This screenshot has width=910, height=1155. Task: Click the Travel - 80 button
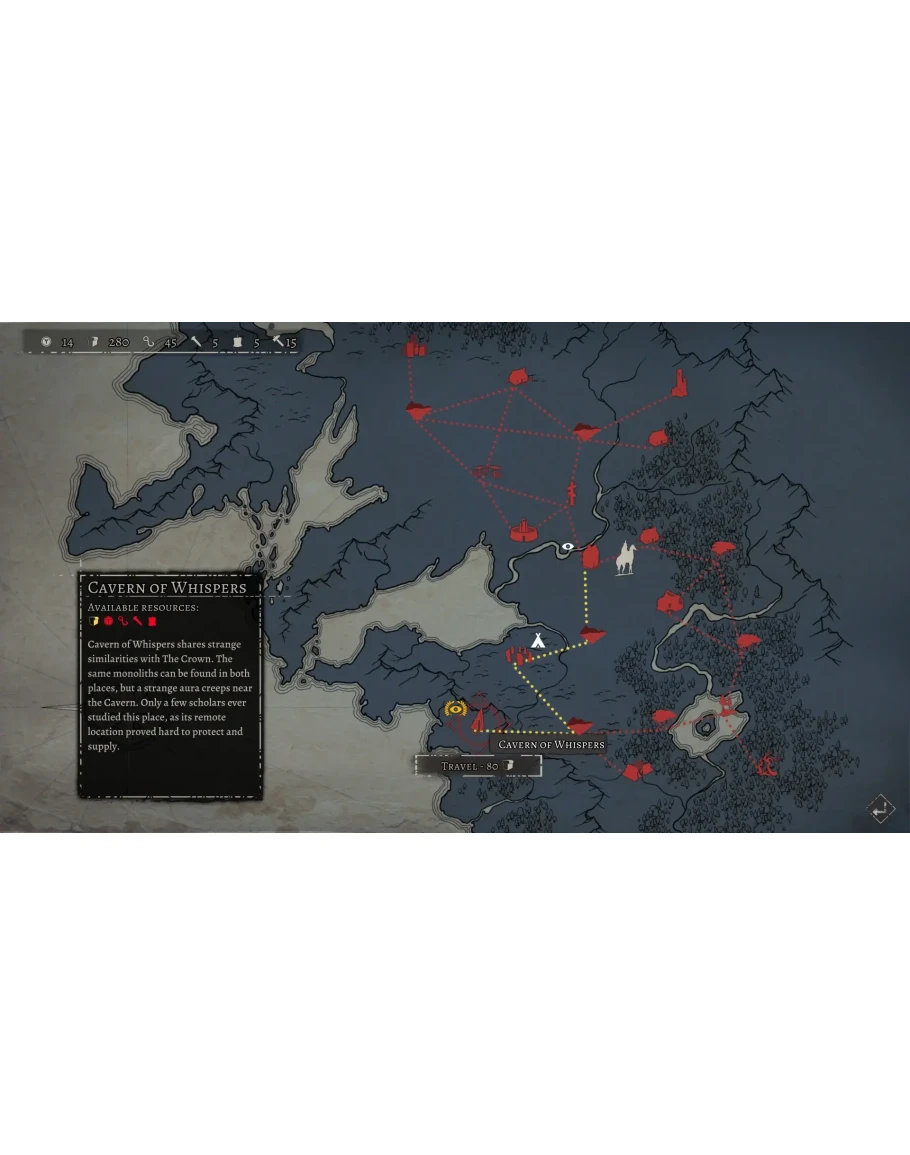(478, 766)
